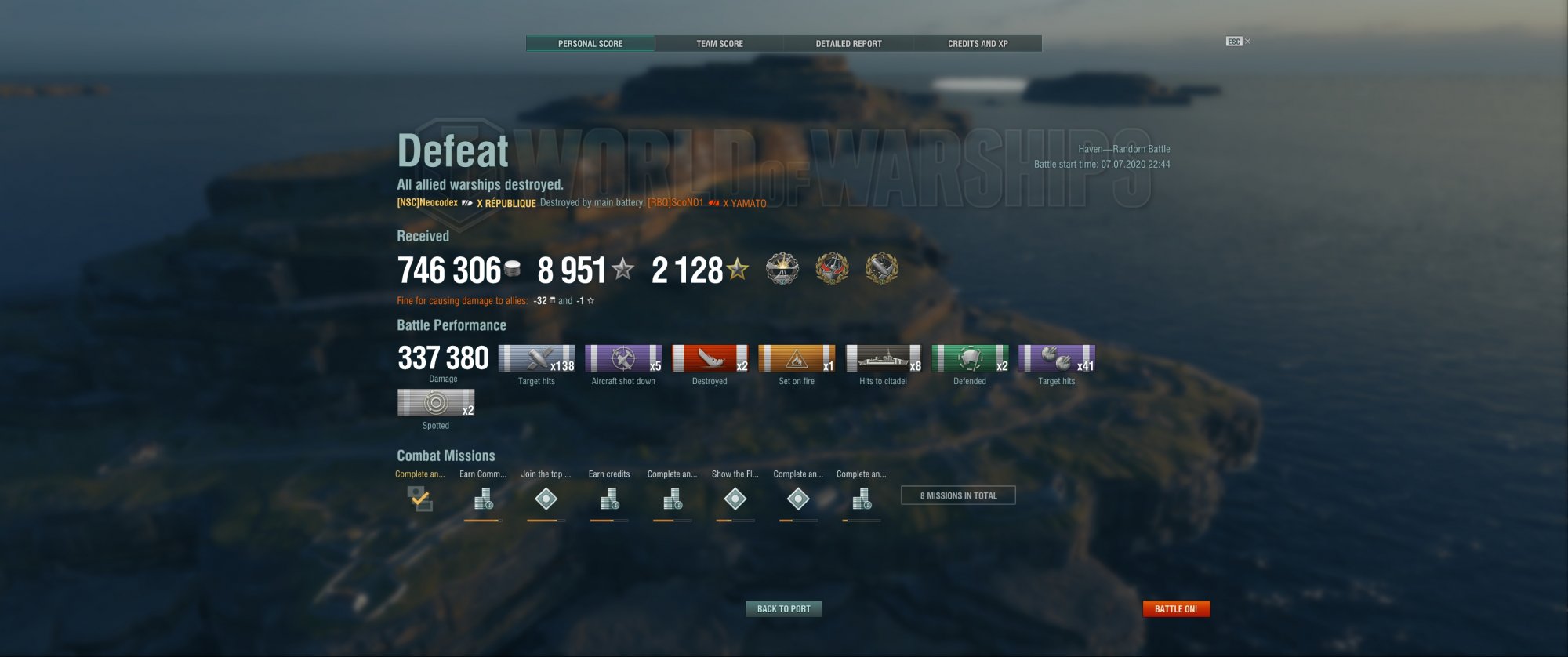The image size is (1568, 657).
Task: Select the Join the top... mission icon
Action: tap(546, 499)
